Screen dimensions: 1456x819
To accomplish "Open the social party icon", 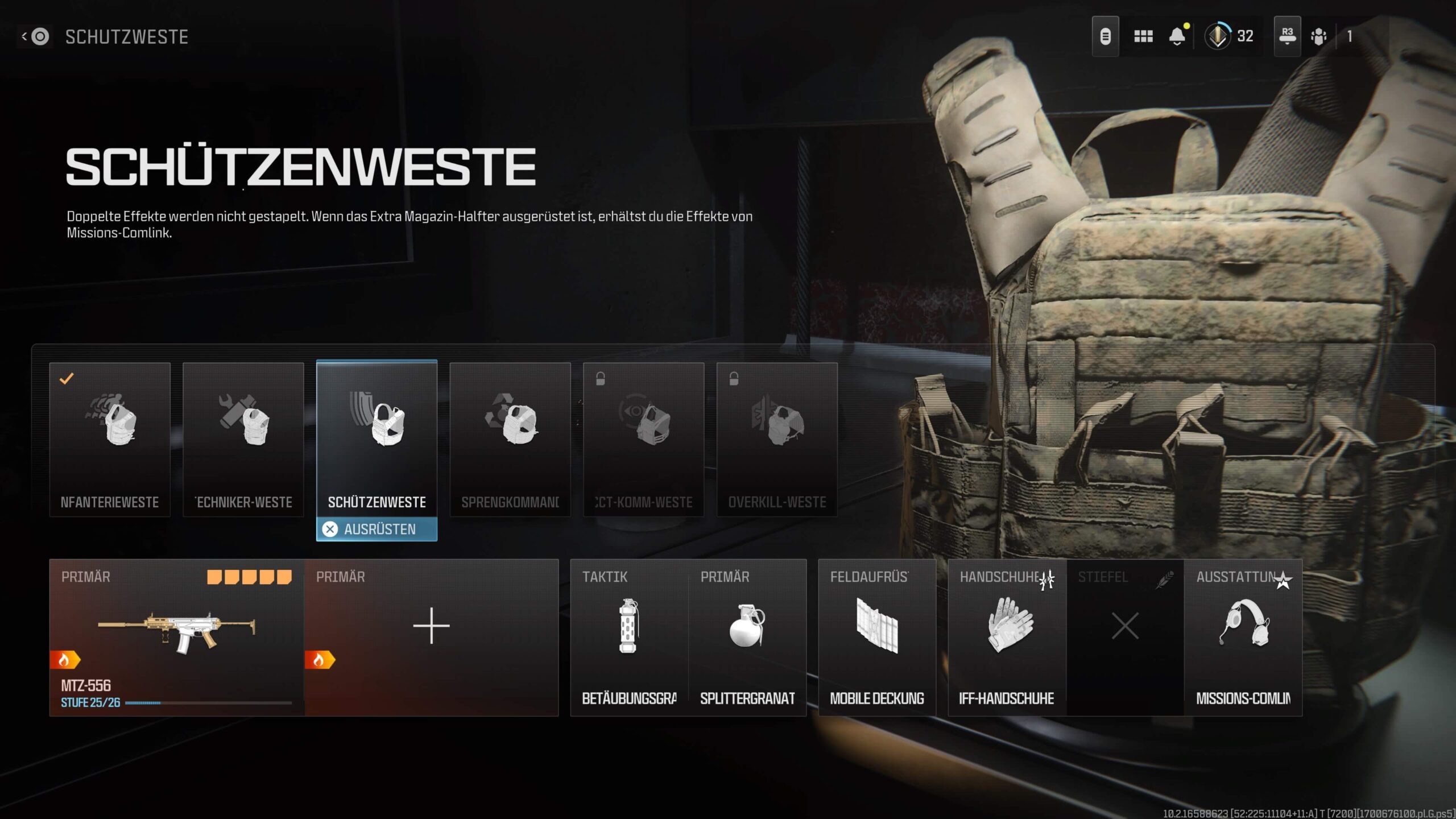I will pyautogui.click(x=1318, y=37).
